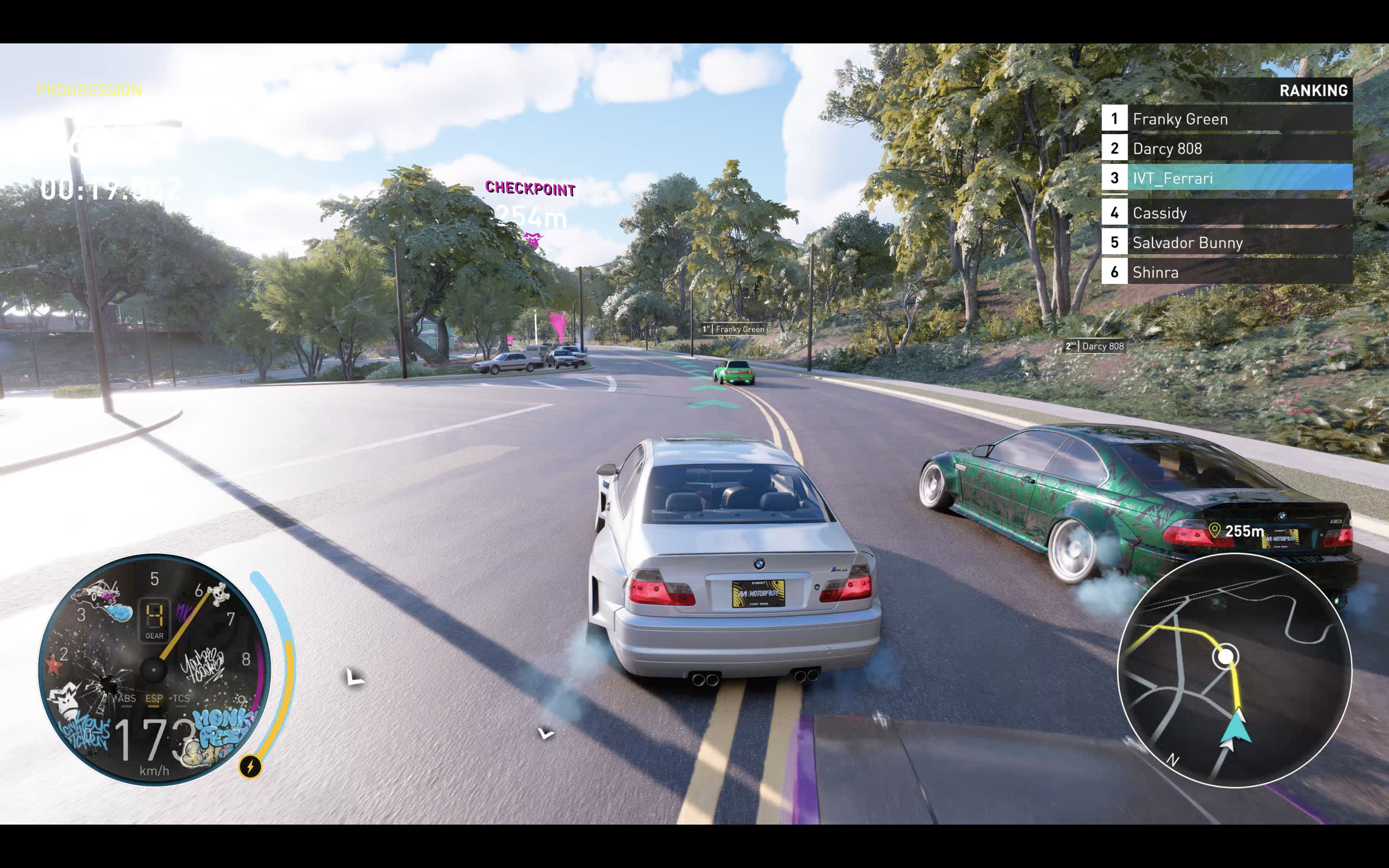Select Cassidy in the ranking list
Viewport: 1389px width, 868px height.
(x=1226, y=213)
